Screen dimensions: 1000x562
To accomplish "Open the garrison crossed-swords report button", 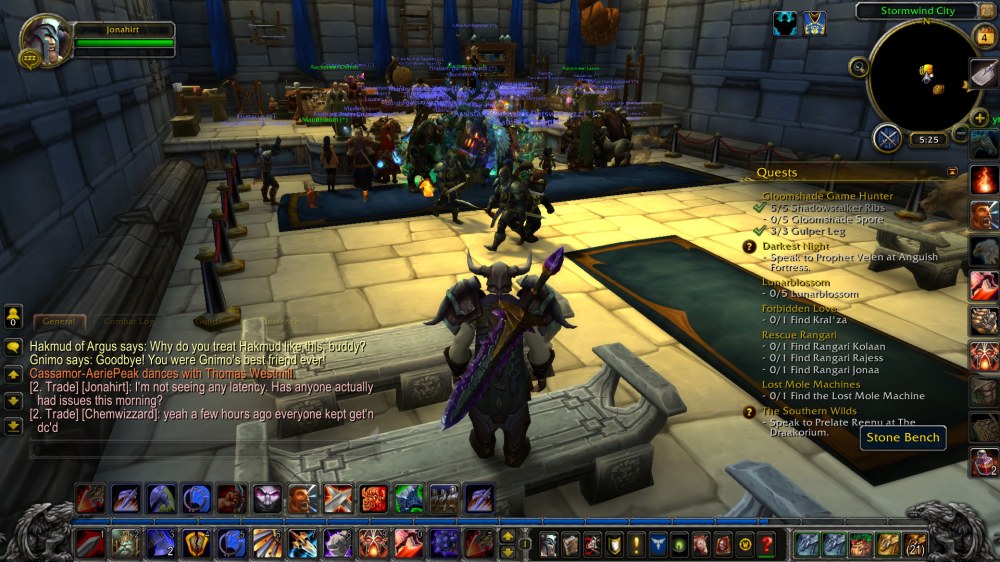I will click(x=887, y=138).
